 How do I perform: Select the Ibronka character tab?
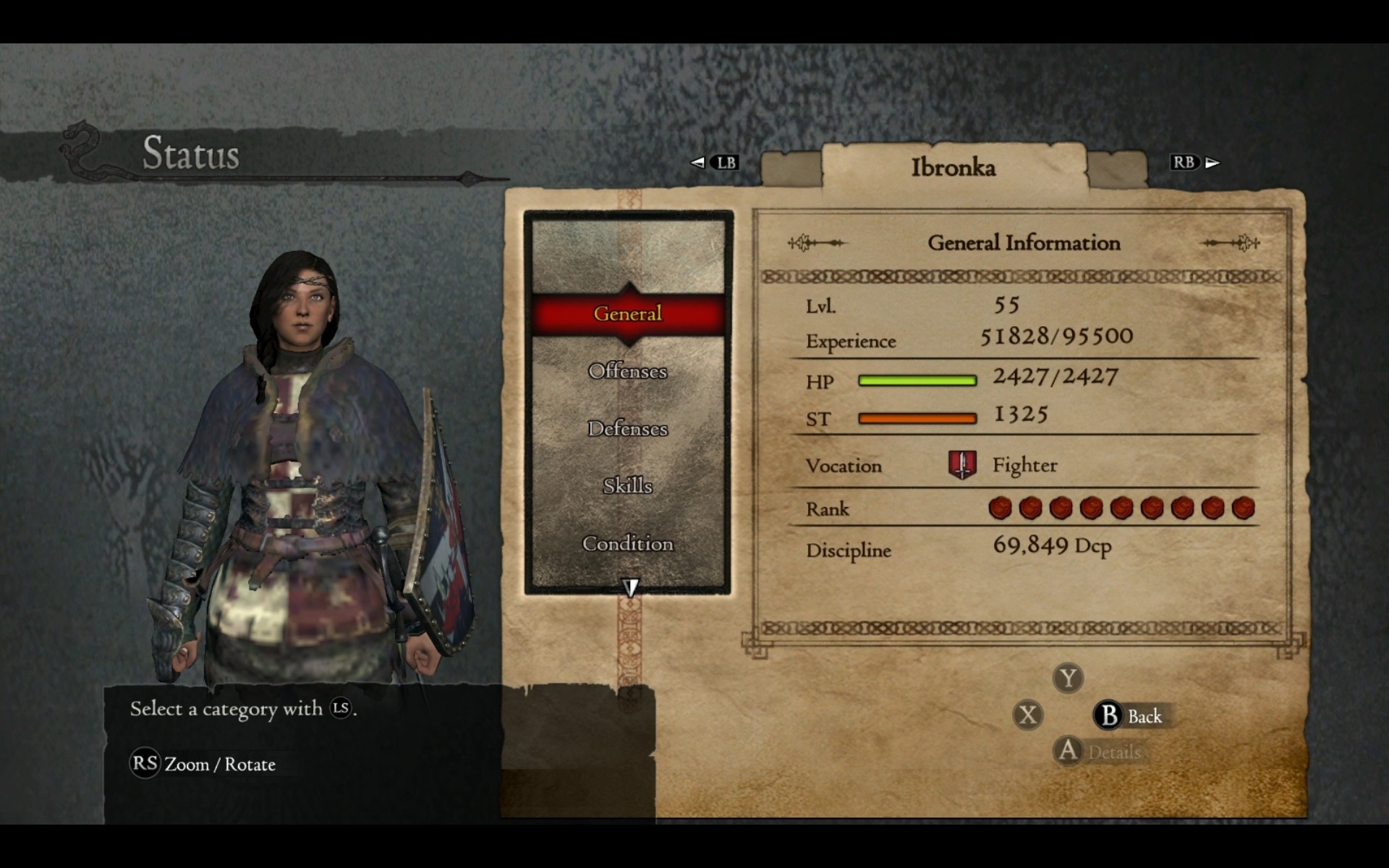pos(953,168)
